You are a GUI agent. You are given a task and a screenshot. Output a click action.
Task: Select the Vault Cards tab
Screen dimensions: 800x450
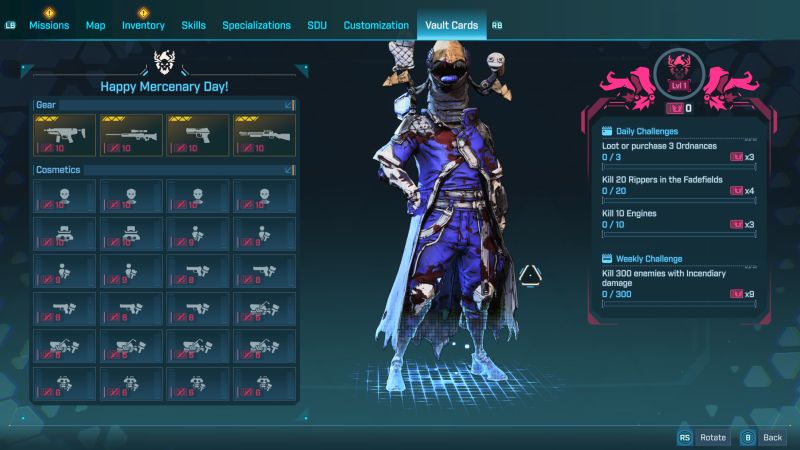451,25
